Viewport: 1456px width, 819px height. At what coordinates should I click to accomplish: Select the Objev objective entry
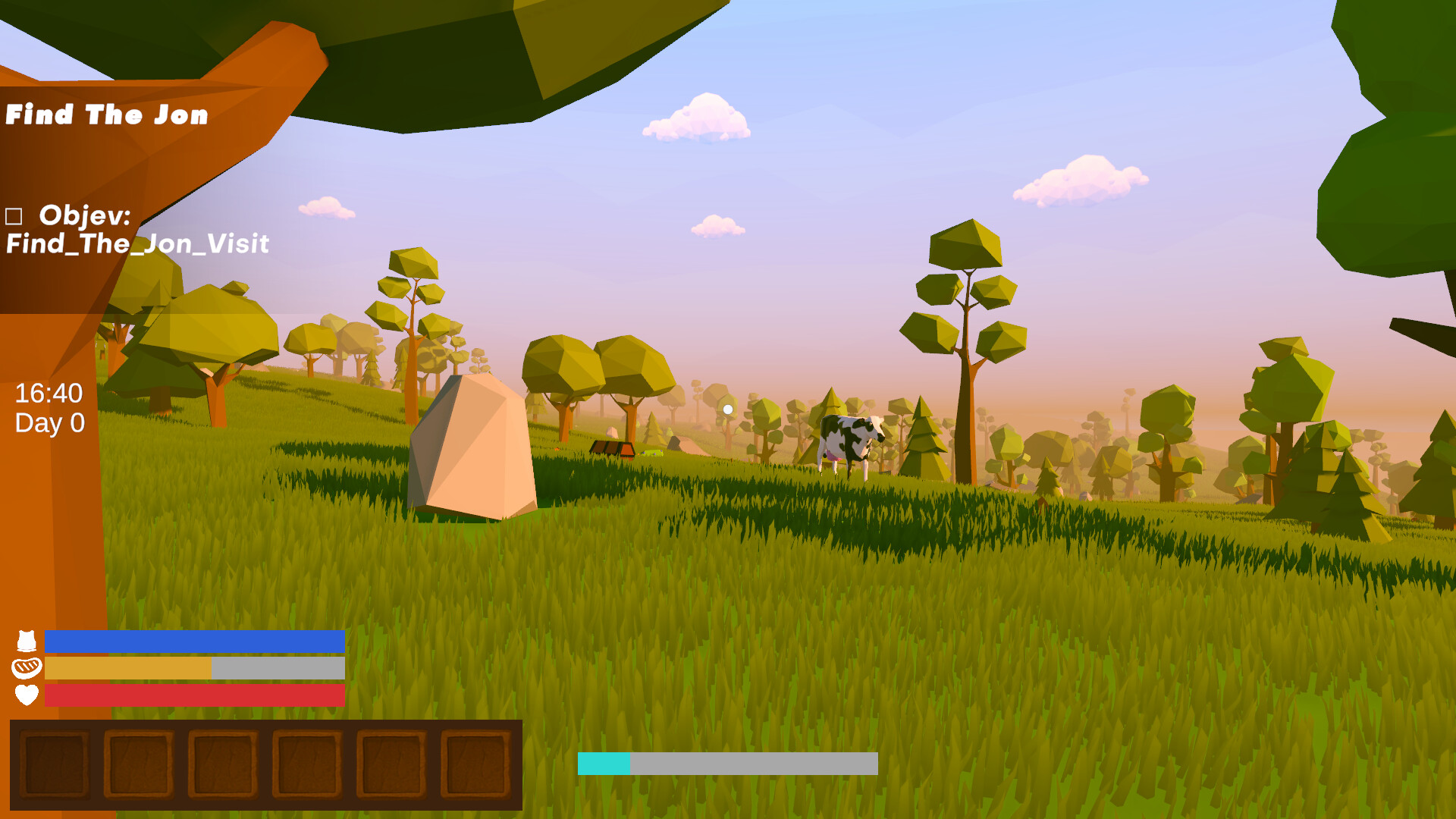point(83,216)
